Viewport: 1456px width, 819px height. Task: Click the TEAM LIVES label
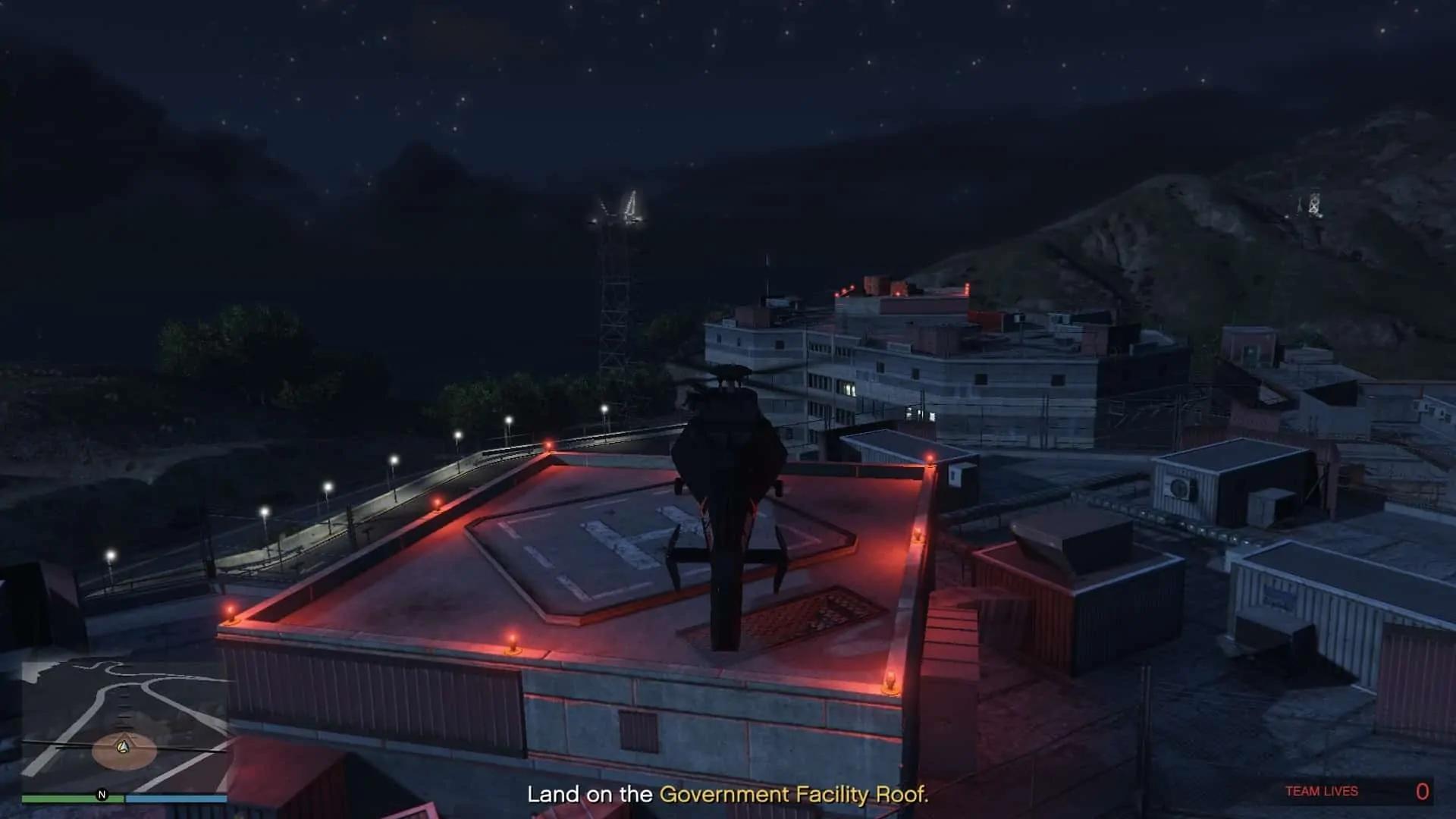click(1323, 792)
